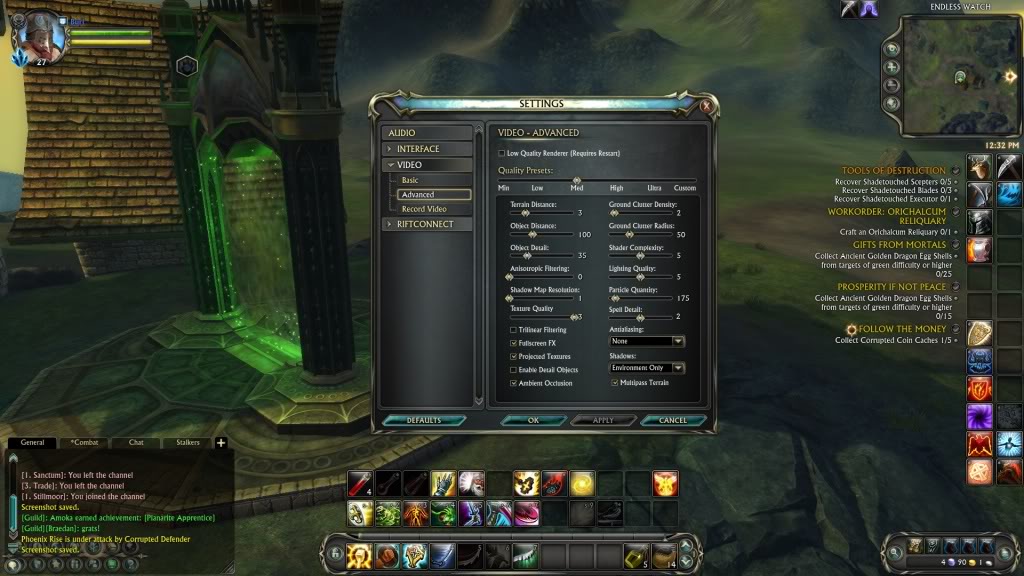Open the Audio settings section
This screenshot has width=1024, height=576.
[427, 133]
